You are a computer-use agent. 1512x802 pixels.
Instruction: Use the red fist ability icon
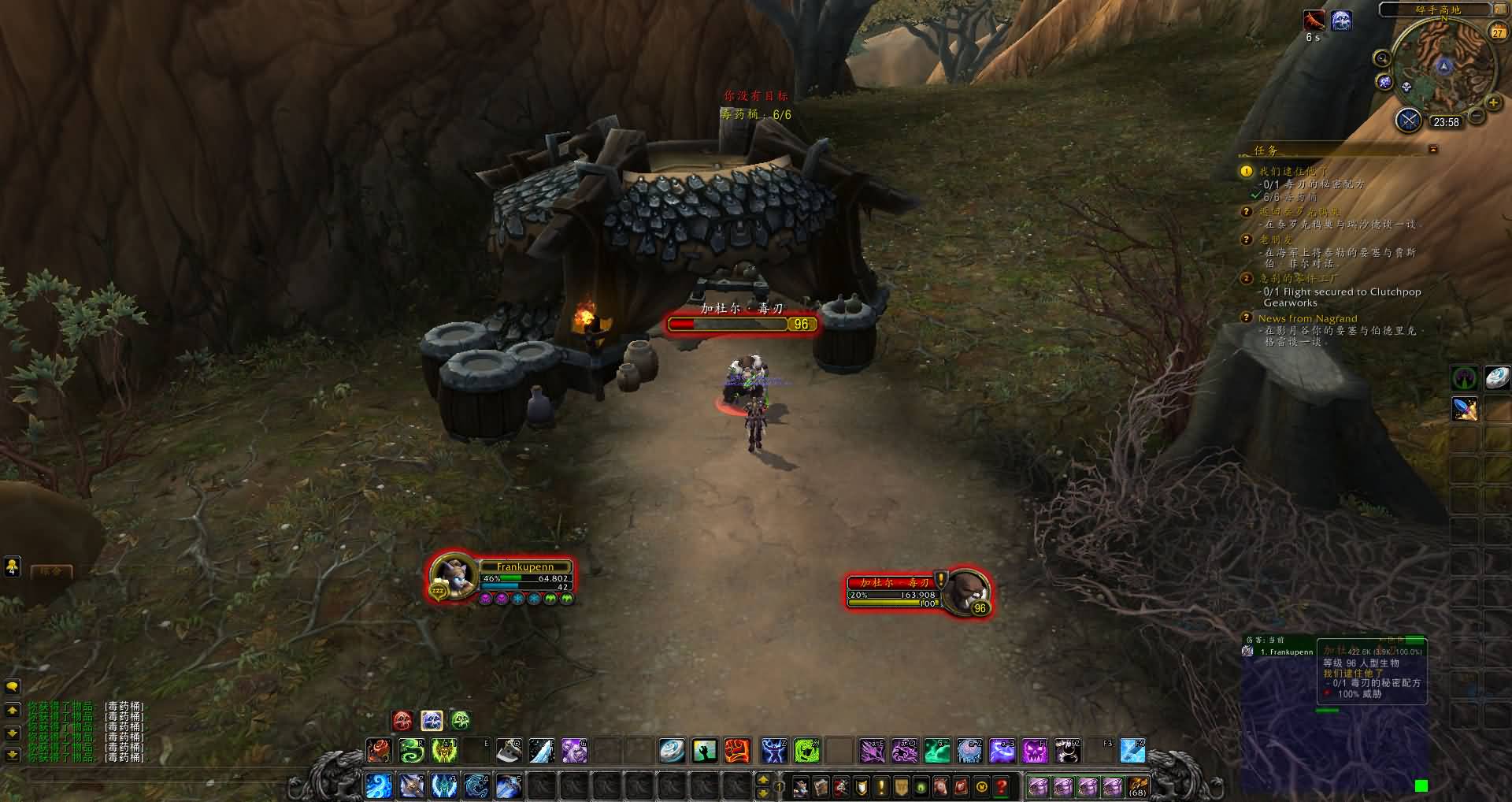point(736,751)
